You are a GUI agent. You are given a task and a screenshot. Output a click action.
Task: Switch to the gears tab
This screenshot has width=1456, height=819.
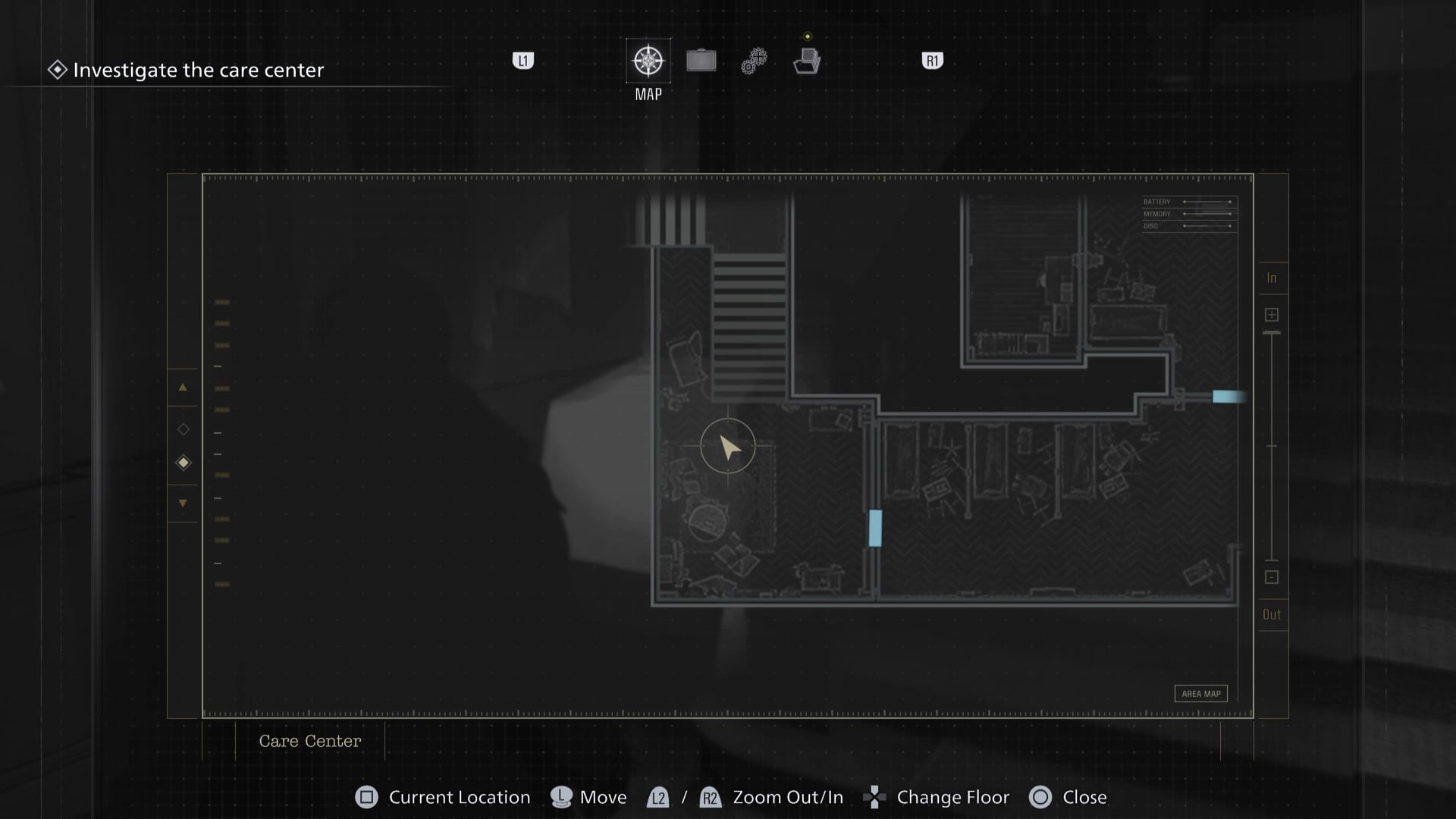coord(754,61)
